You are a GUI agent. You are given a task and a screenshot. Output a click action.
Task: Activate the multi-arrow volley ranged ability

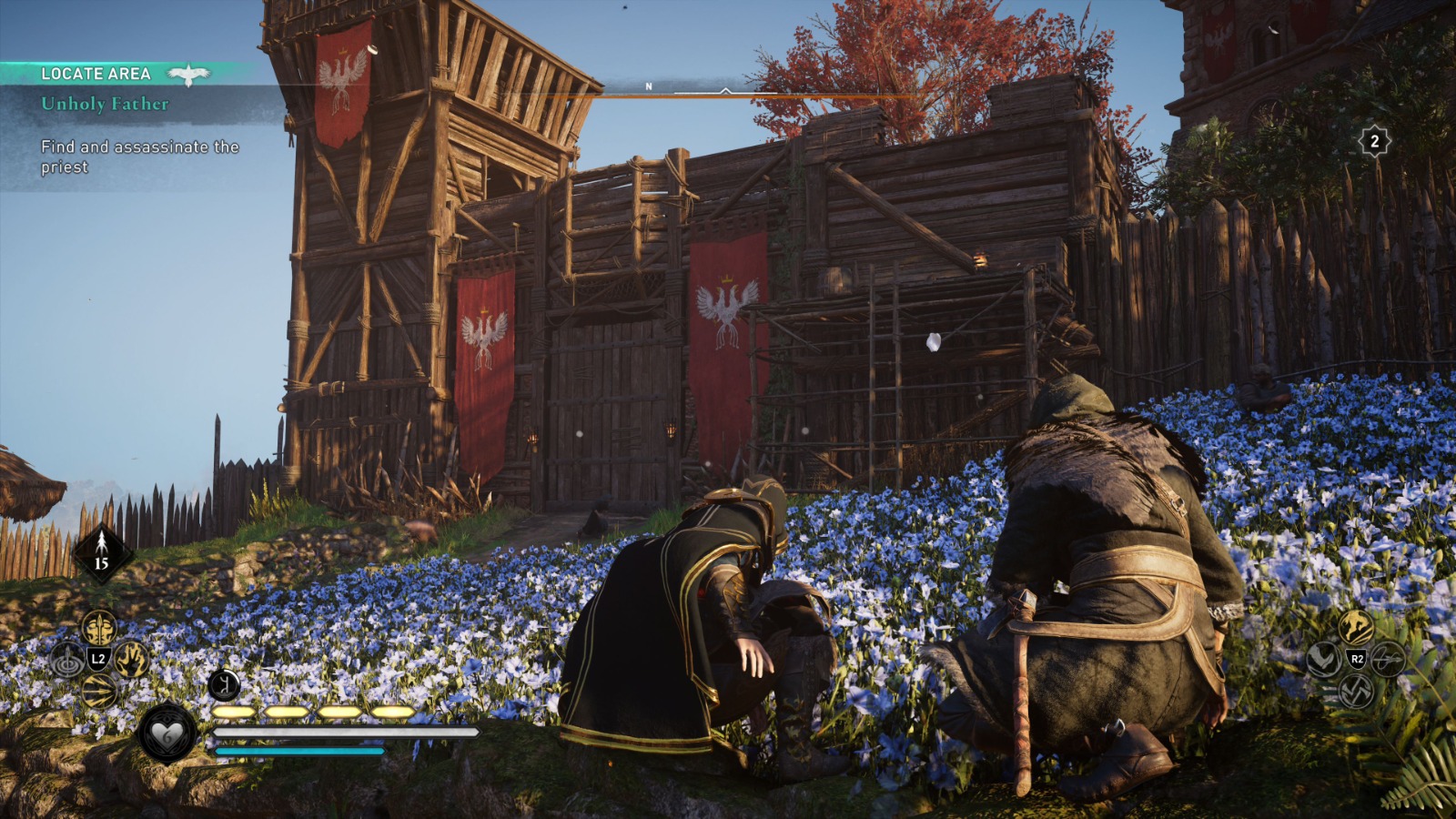[98, 692]
